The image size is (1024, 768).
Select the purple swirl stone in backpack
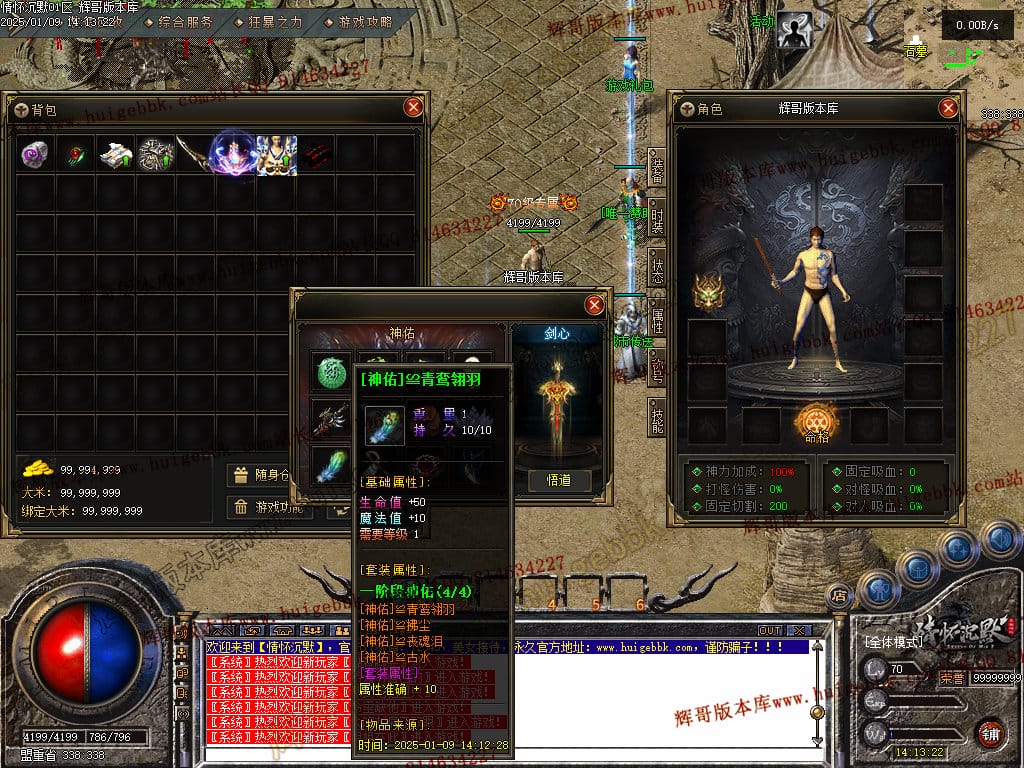click(35, 155)
